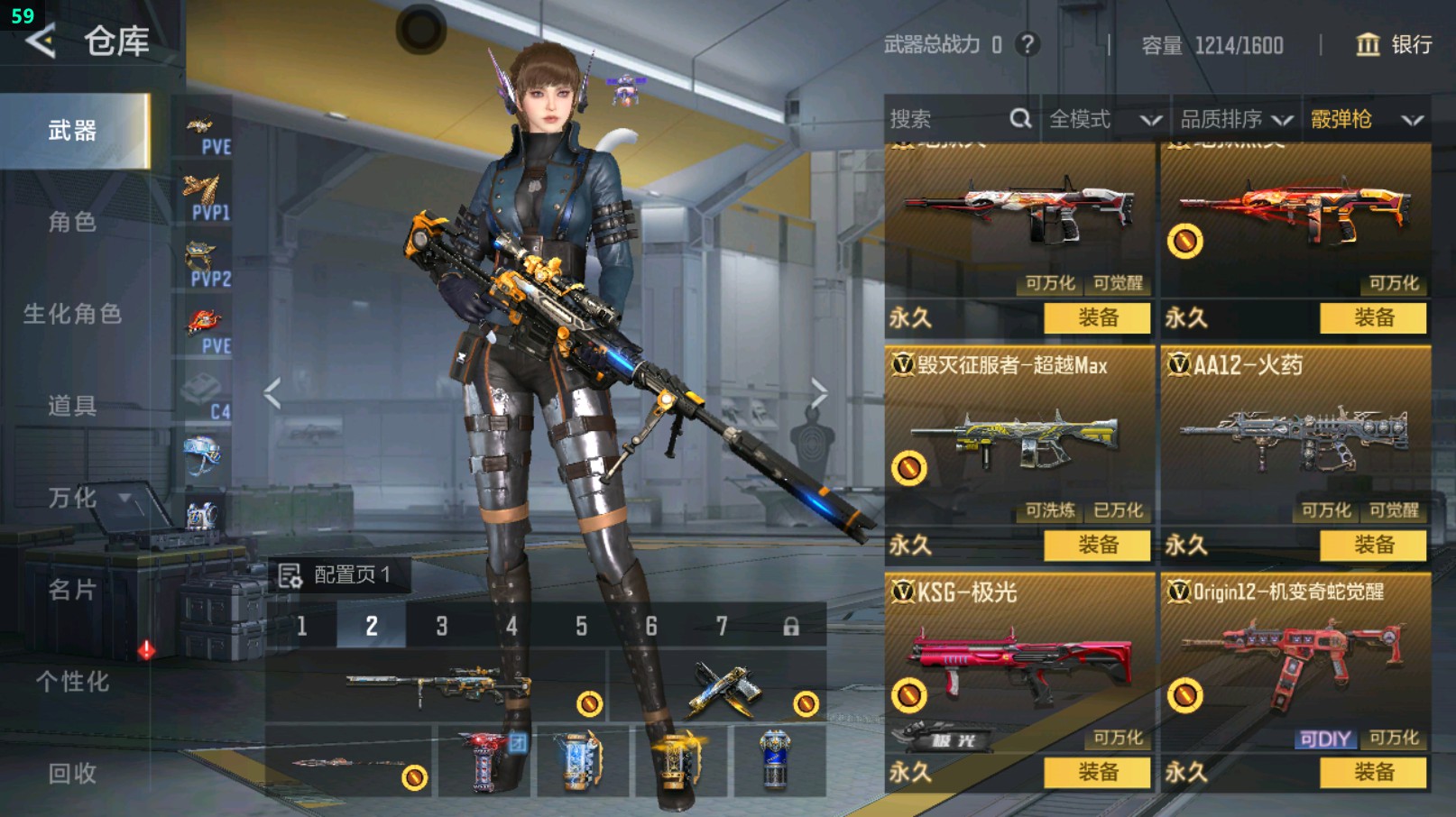Viewport: 1456px width, 817px height.
Task: Select the 道具 category
Action: pos(72,406)
